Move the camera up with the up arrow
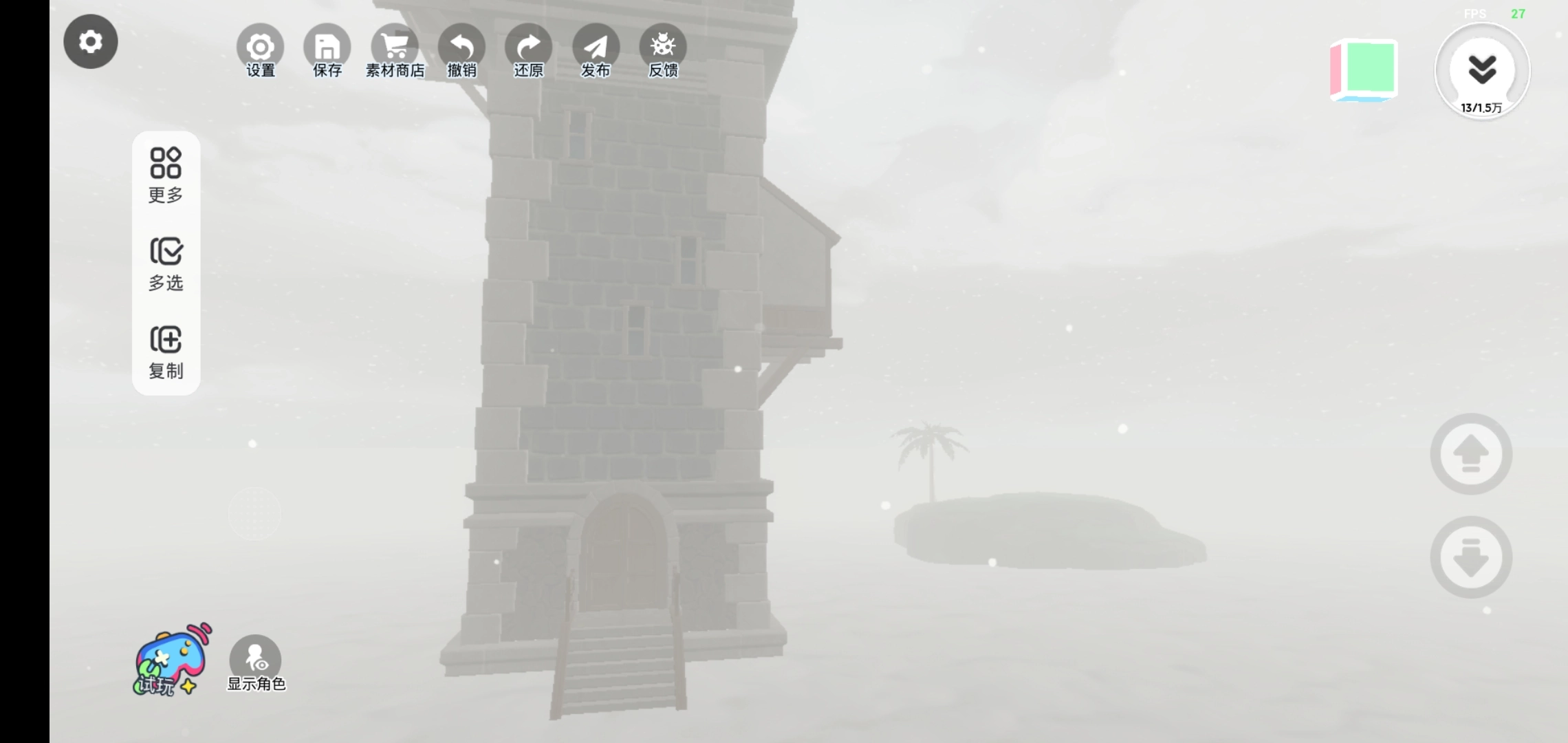1568x743 pixels. click(x=1471, y=454)
